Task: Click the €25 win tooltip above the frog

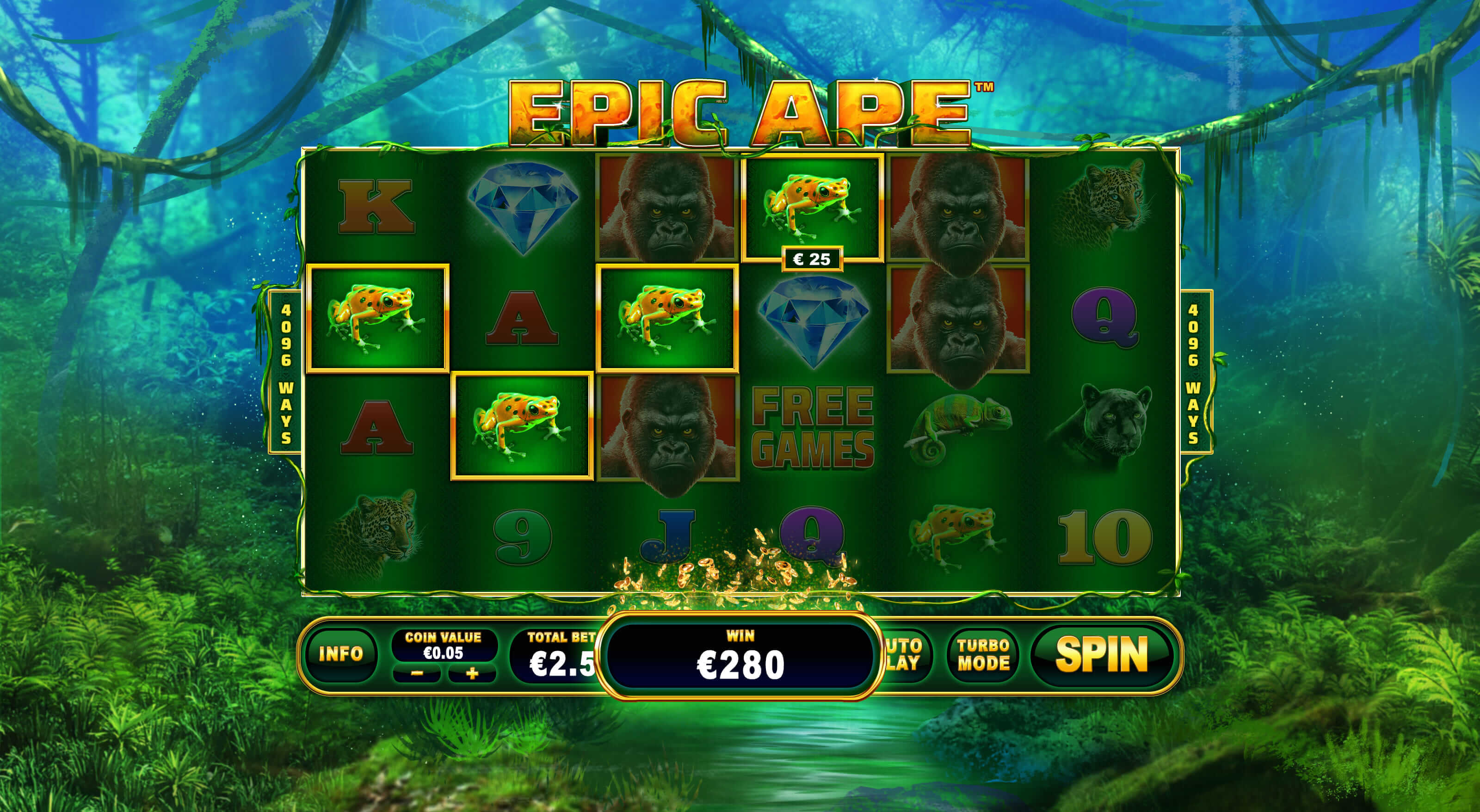Action: [813, 258]
